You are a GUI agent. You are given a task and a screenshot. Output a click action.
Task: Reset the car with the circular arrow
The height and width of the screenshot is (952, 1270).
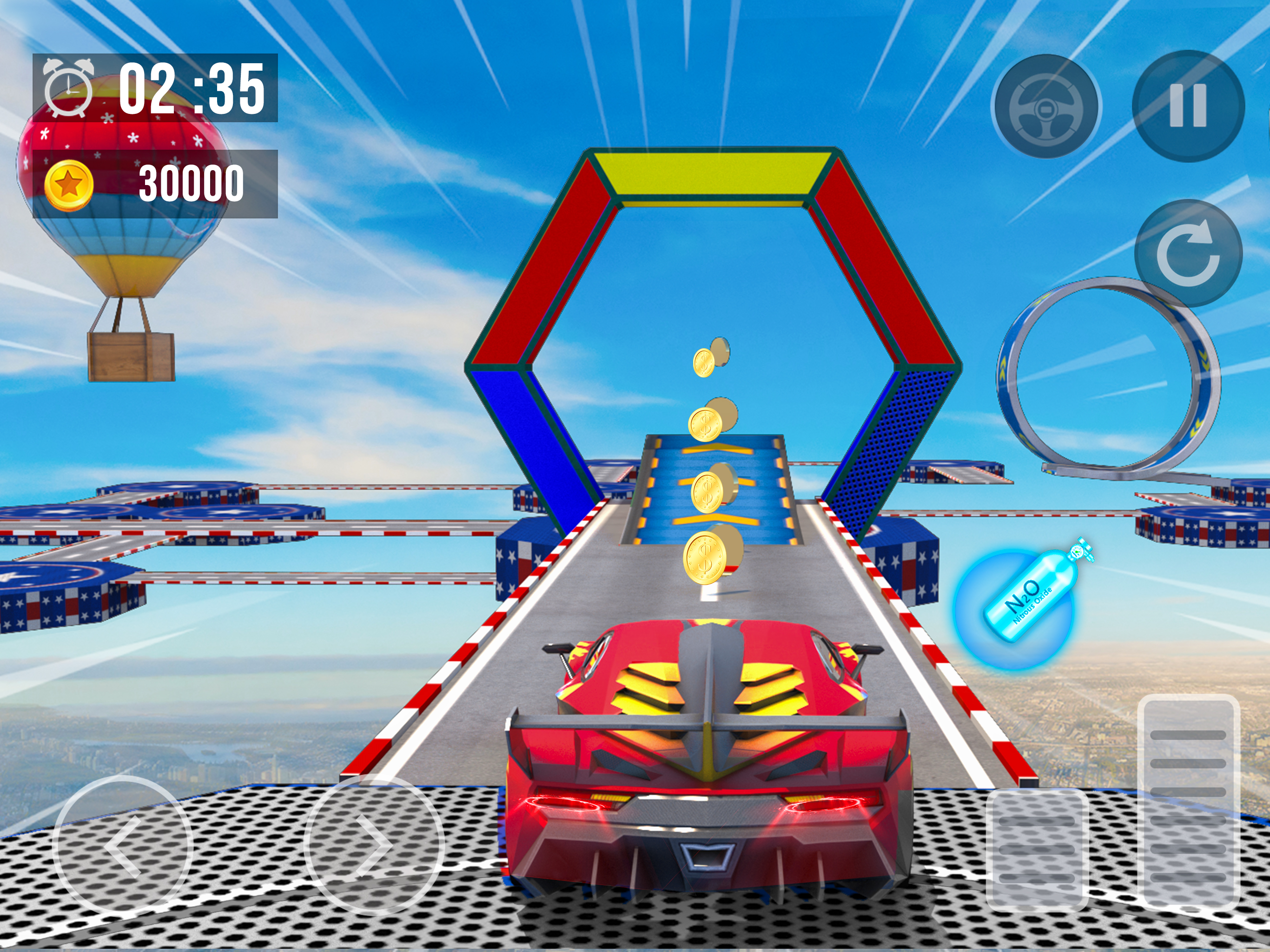1188,253
